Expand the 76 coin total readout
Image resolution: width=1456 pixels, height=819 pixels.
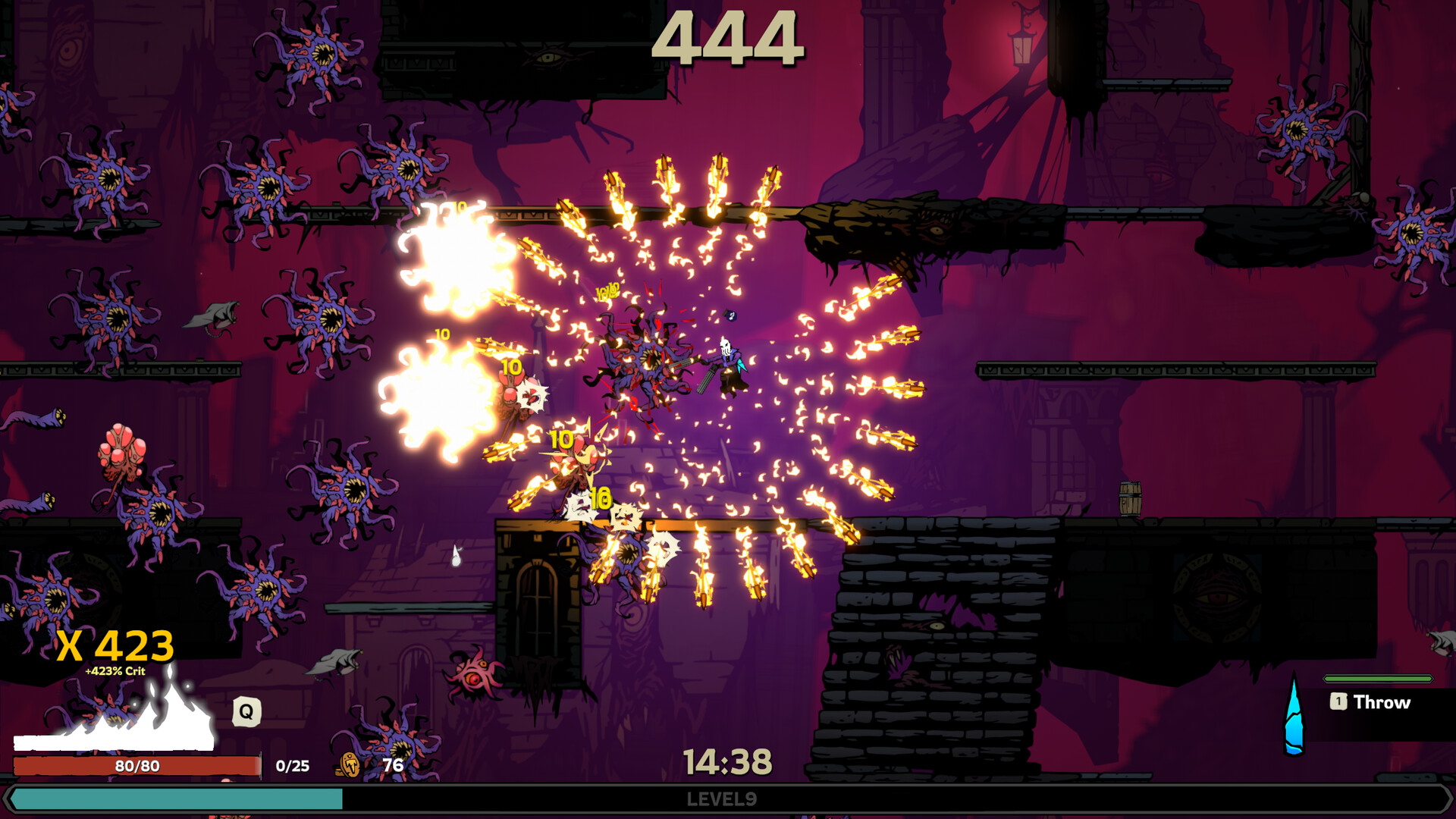[x=392, y=765]
